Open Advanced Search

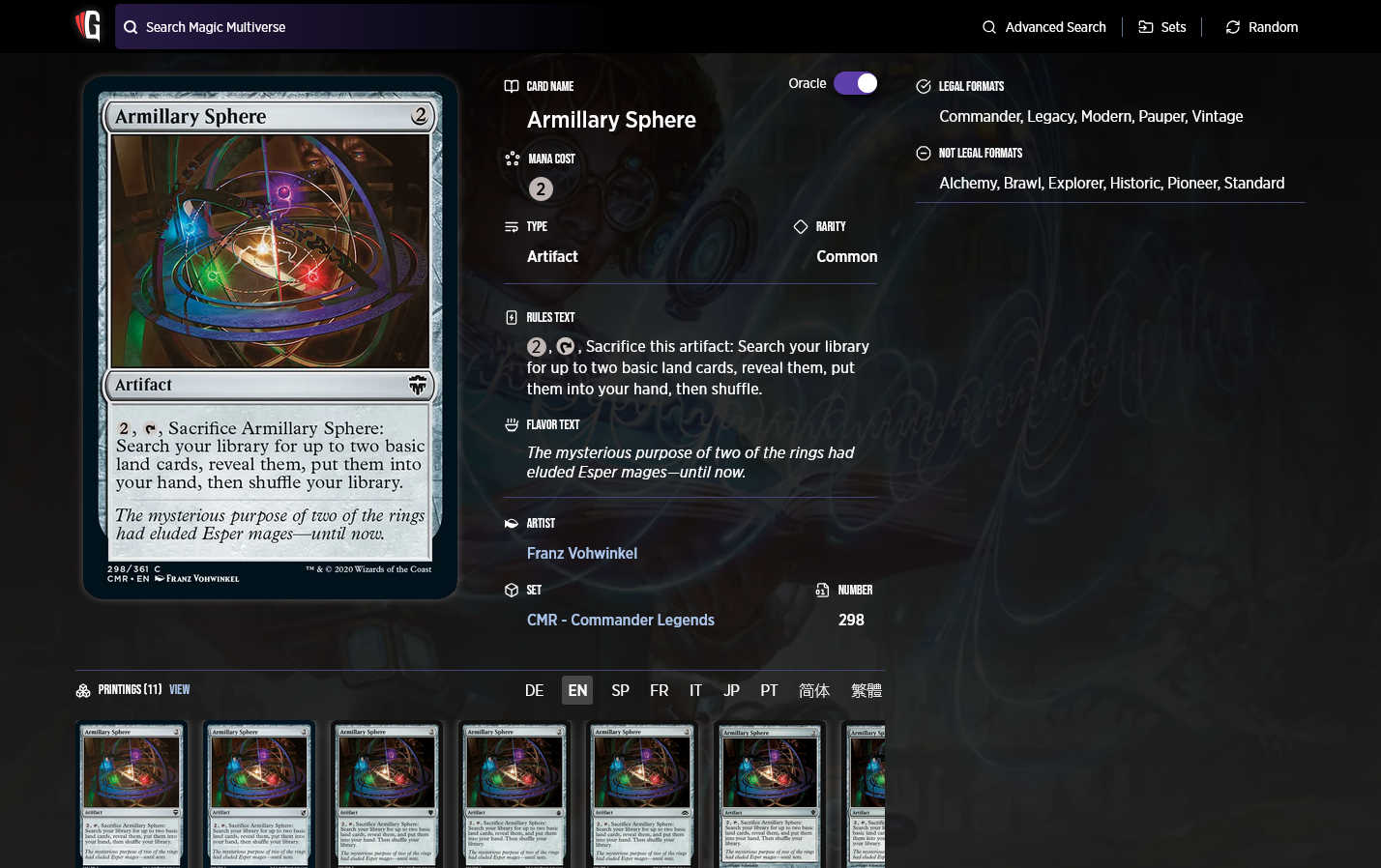pyautogui.click(x=1043, y=27)
